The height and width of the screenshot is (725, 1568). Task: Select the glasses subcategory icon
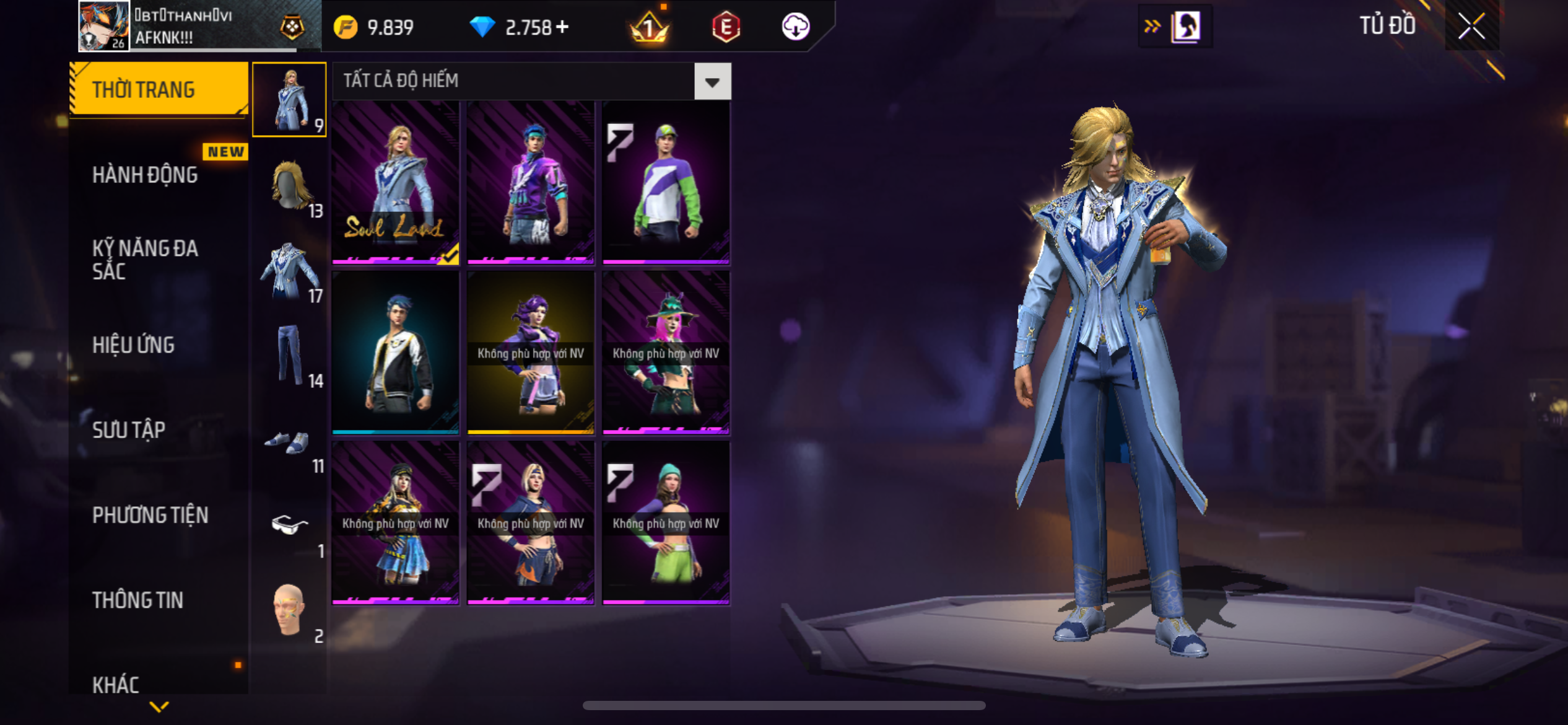point(289,526)
